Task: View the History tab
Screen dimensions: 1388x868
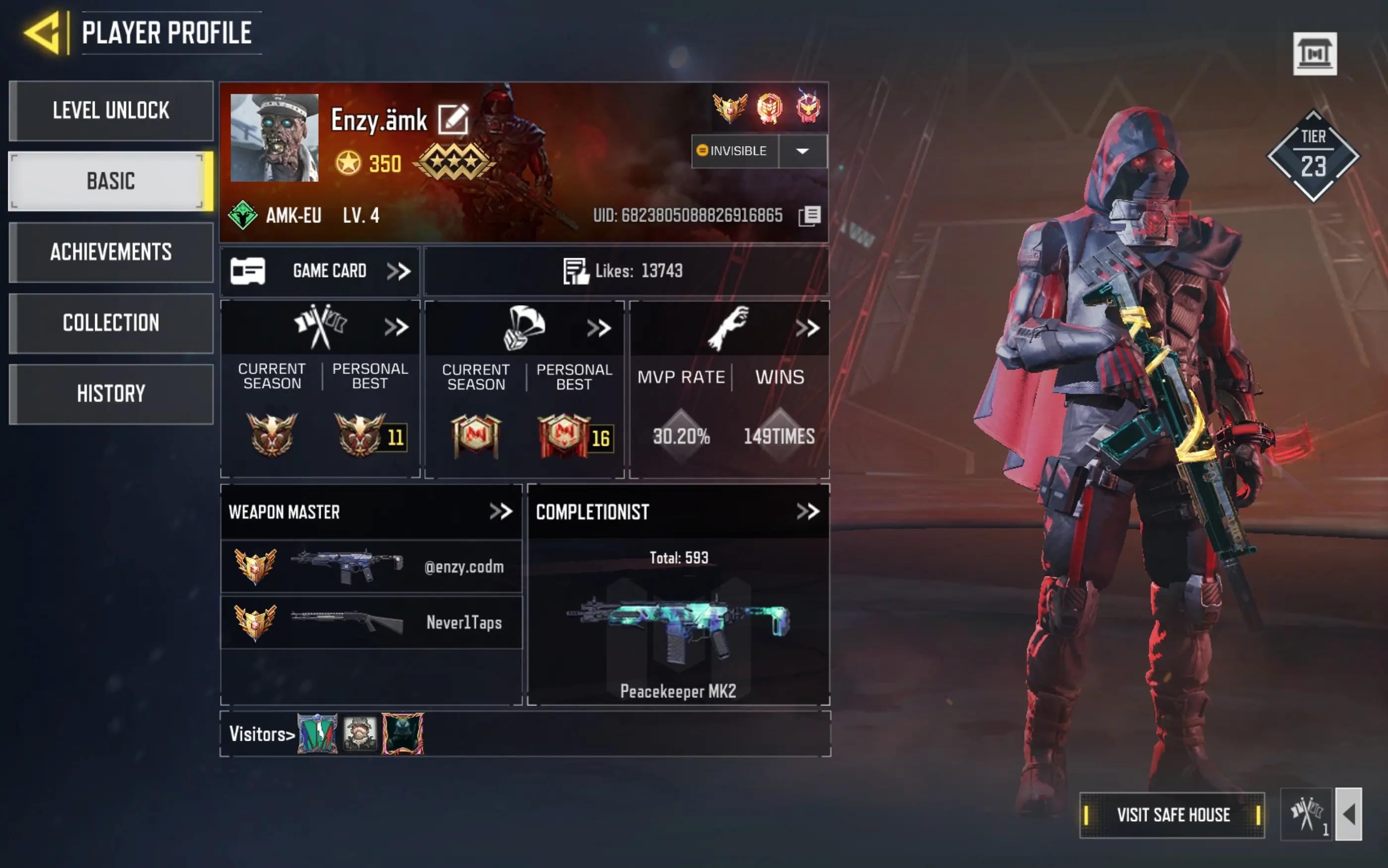Action: 111,394
